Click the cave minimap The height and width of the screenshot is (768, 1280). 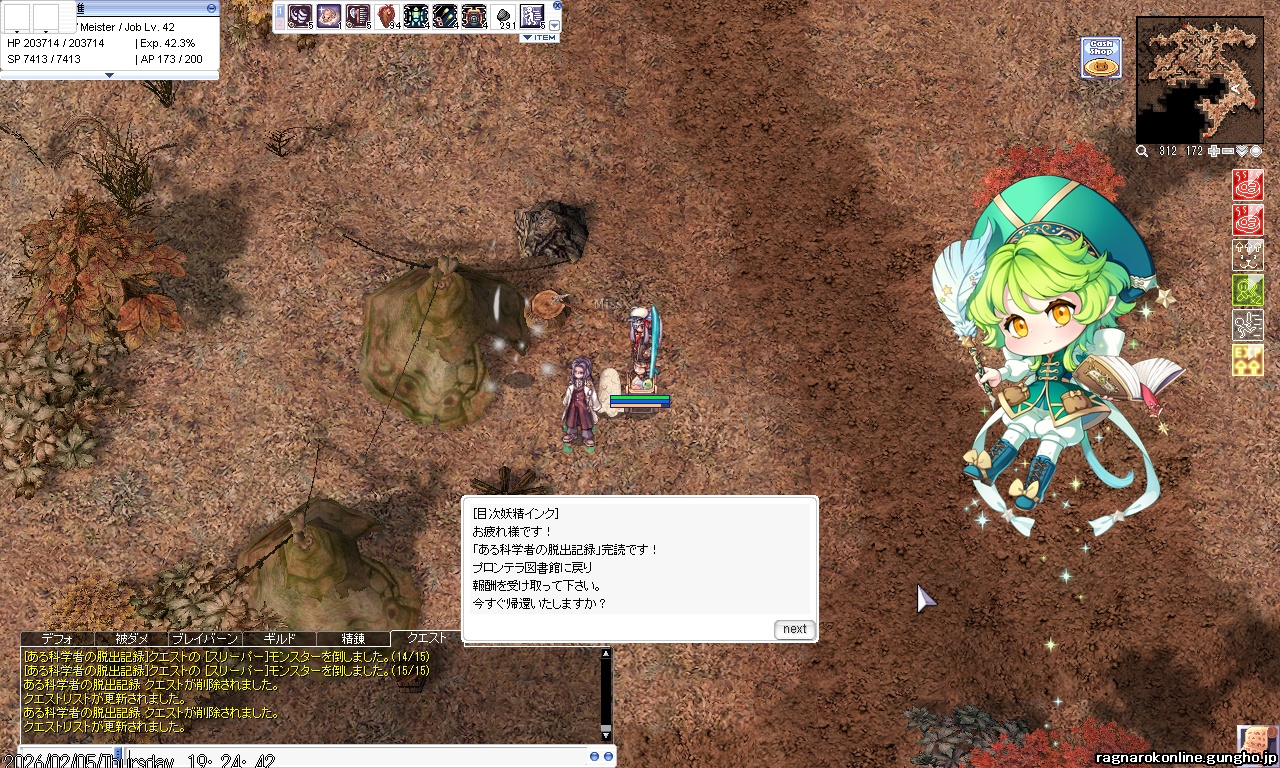click(1199, 80)
